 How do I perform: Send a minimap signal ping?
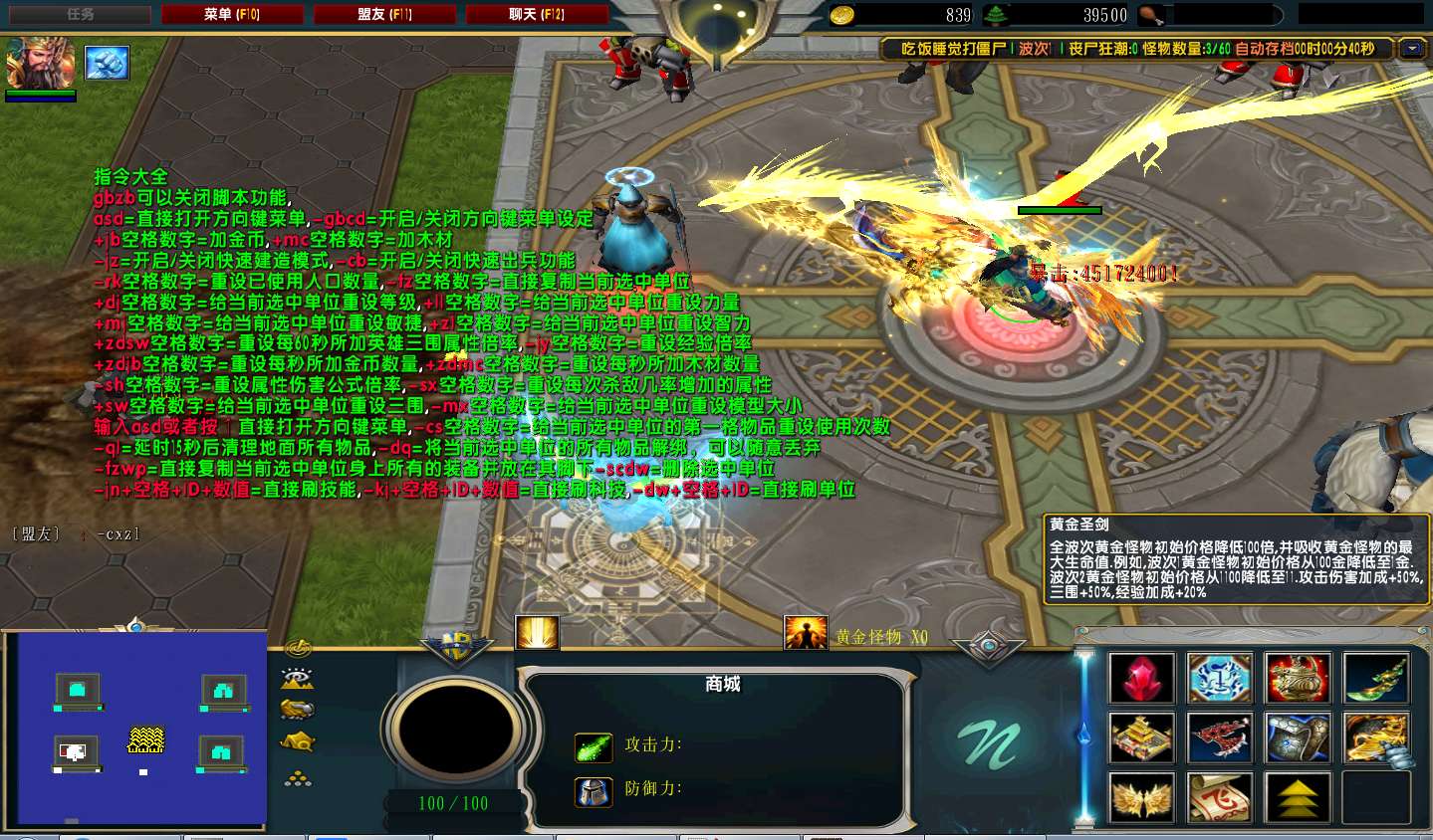click(298, 650)
